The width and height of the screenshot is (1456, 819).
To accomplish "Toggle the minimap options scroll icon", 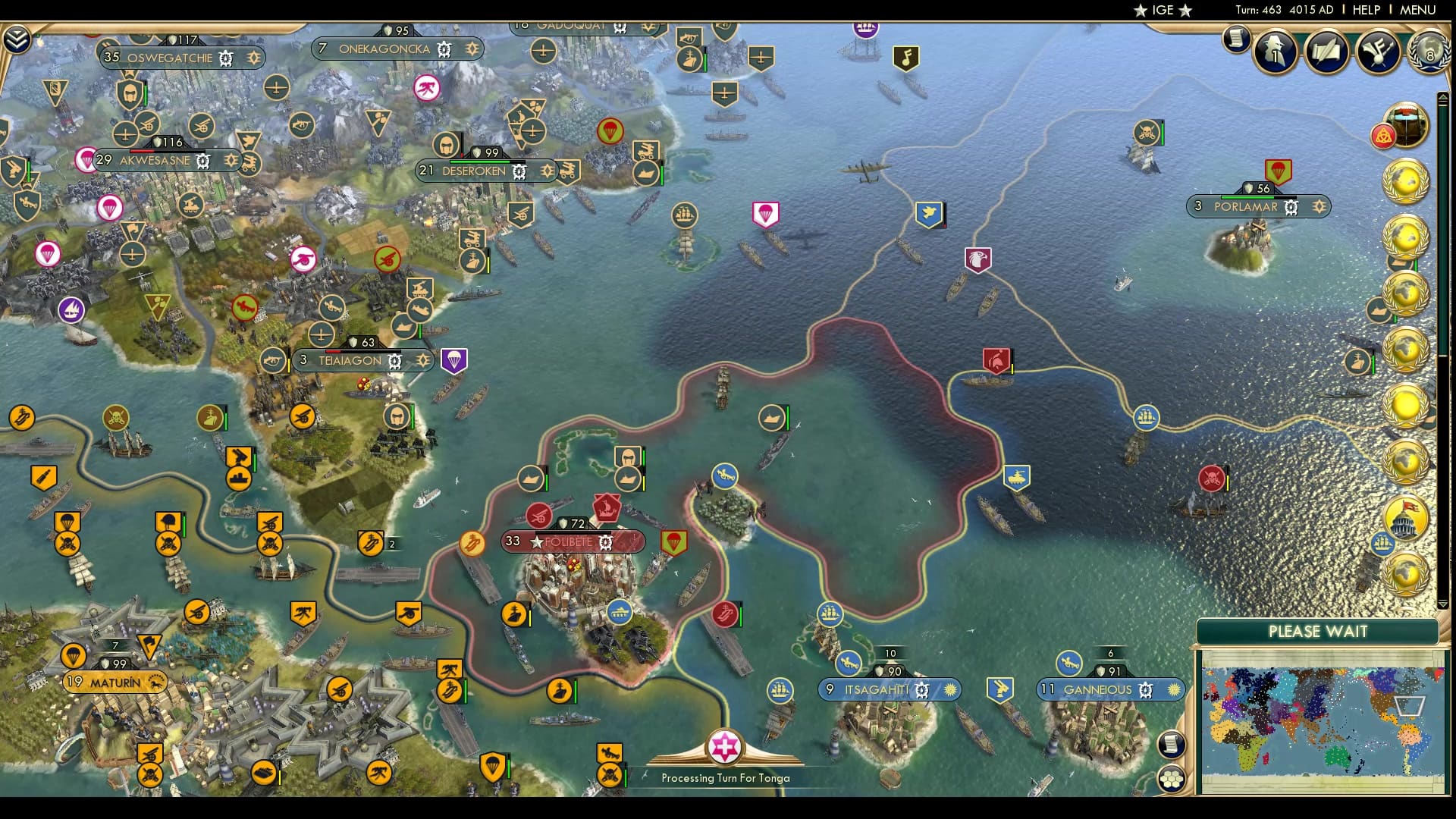I will 1172,745.
